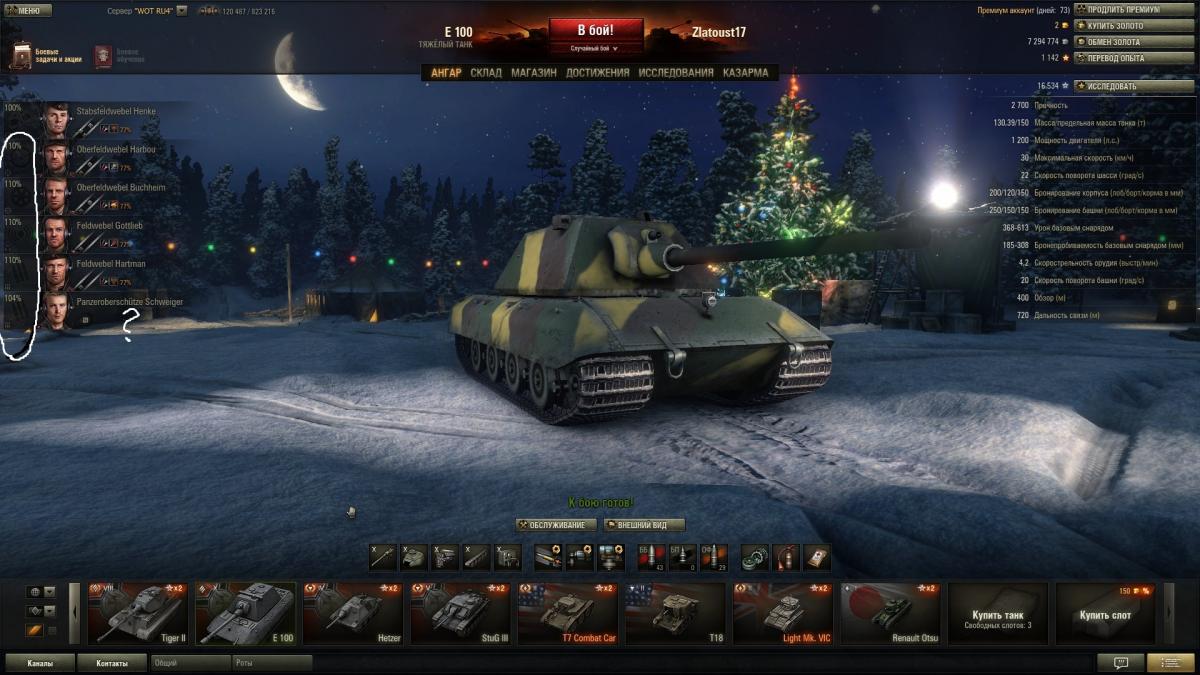Viewport: 1200px width, 675px height.
Task: Select the T7 Combat Car tank
Action: 568,613
